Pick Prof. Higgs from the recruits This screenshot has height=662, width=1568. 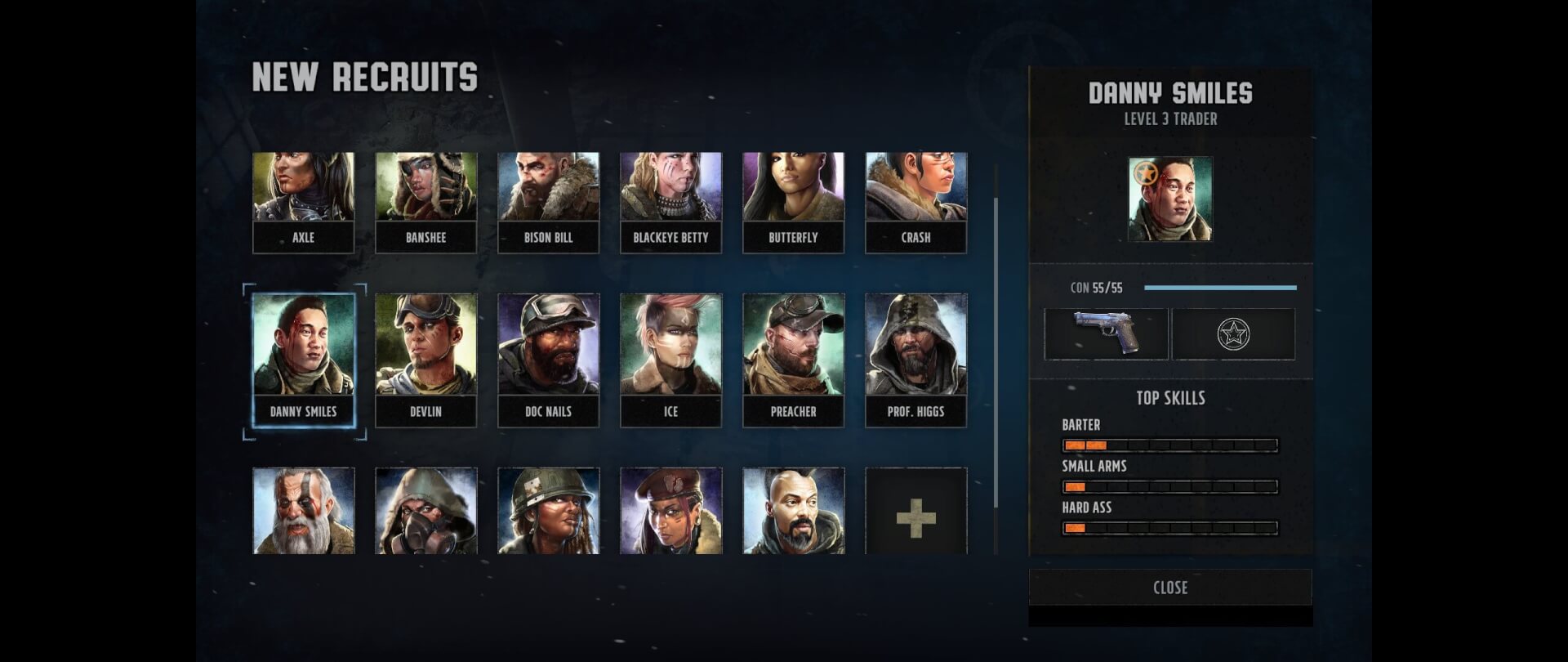tap(915, 360)
